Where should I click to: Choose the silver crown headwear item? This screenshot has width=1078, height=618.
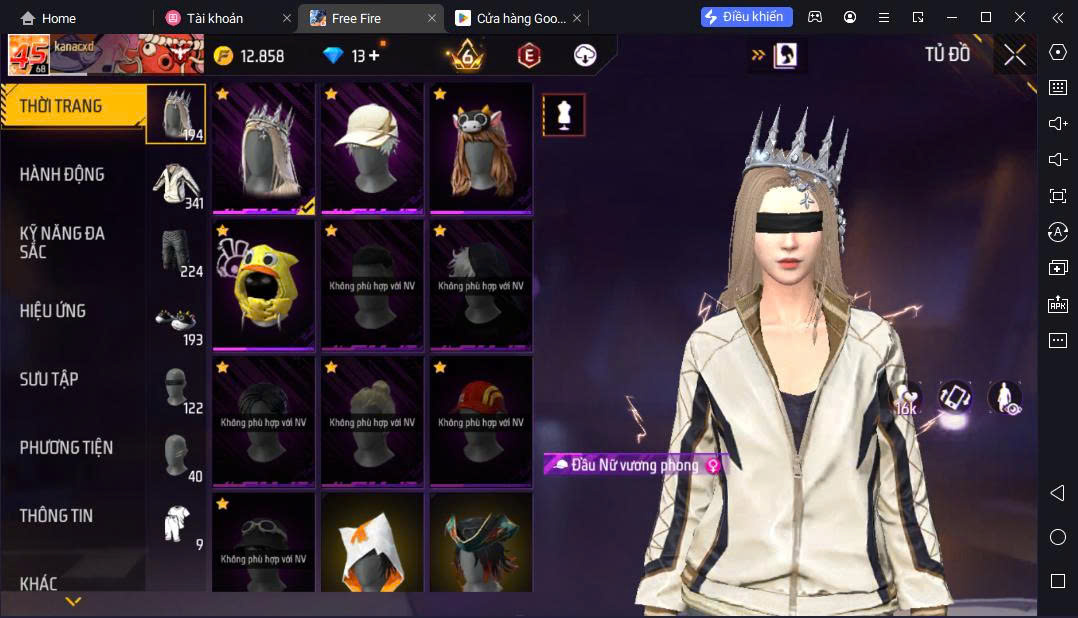coord(264,148)
